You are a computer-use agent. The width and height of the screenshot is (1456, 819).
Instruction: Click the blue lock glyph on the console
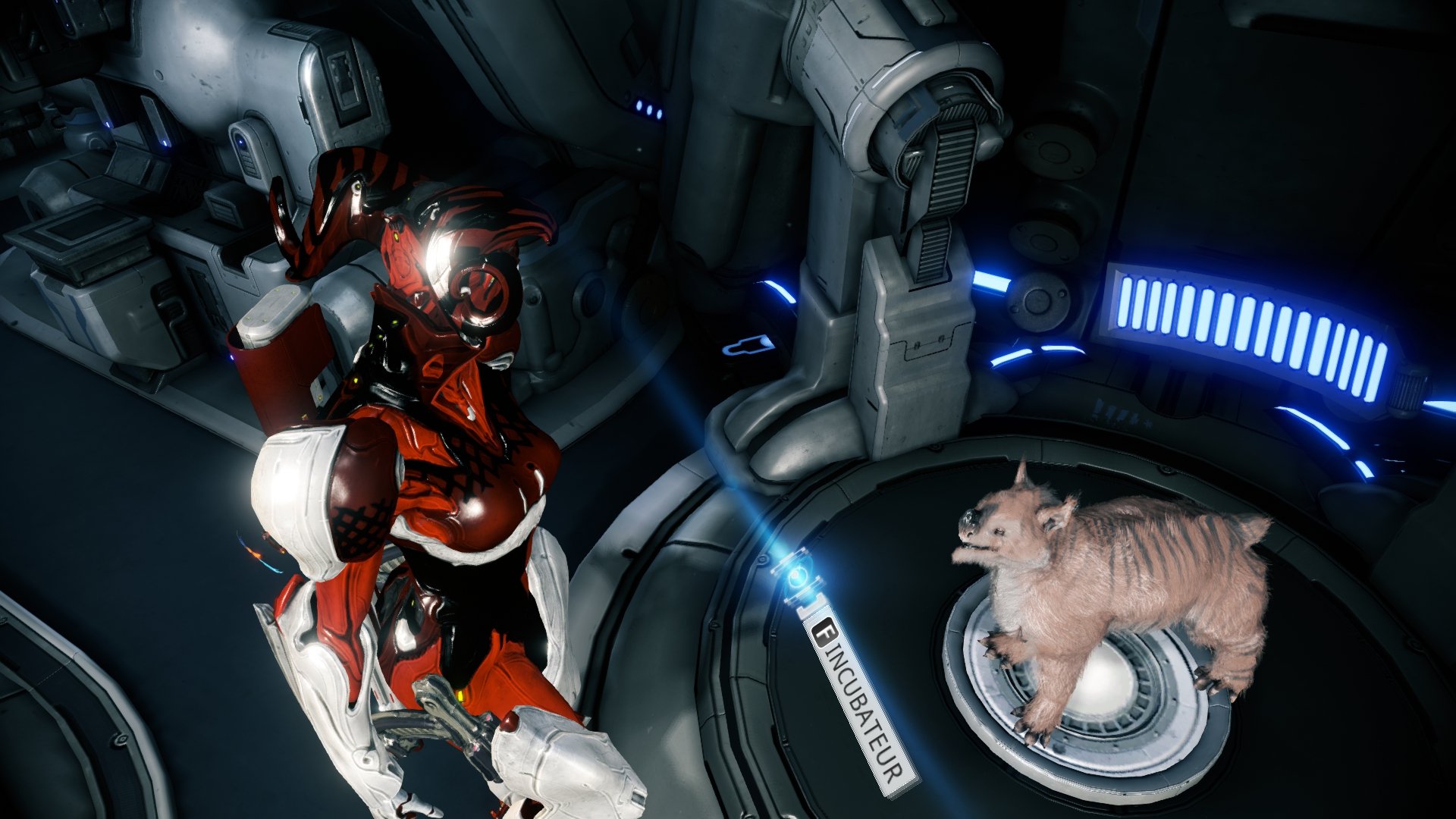pyautogui.click(x=749, y=347)
